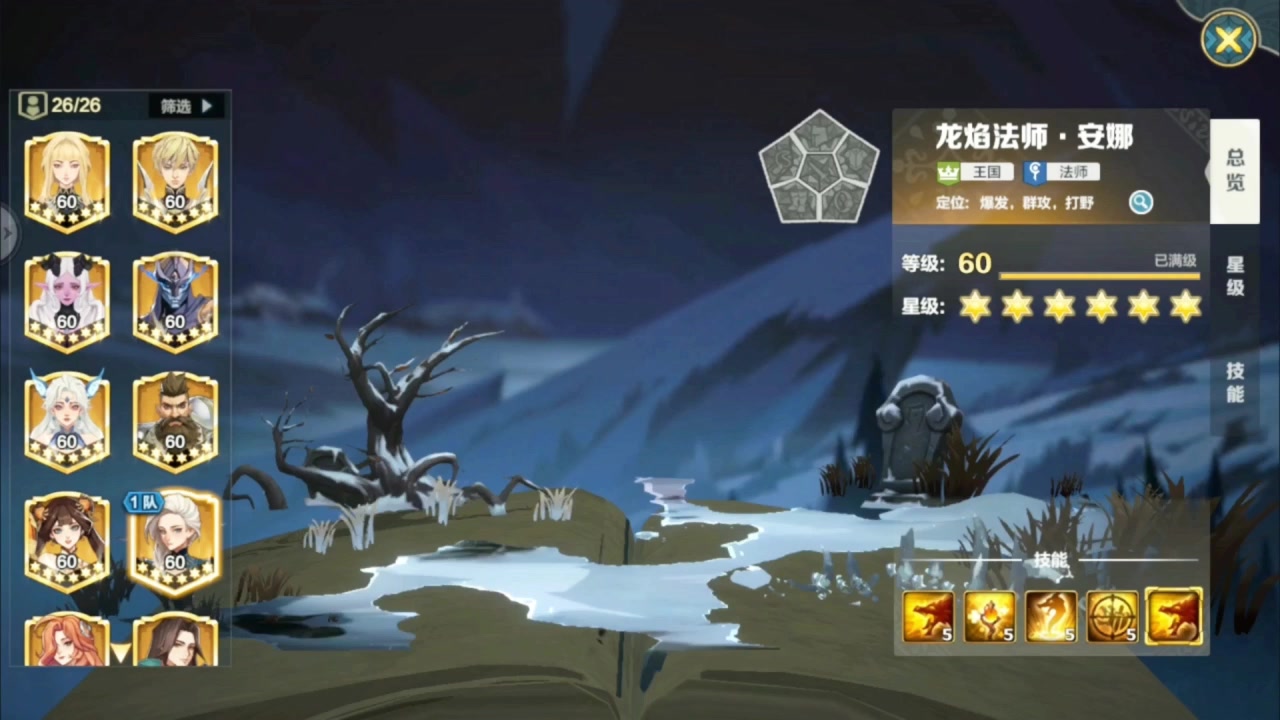
Task: Open the magnifier search icon beside 定位
Action: [1142, 202]
